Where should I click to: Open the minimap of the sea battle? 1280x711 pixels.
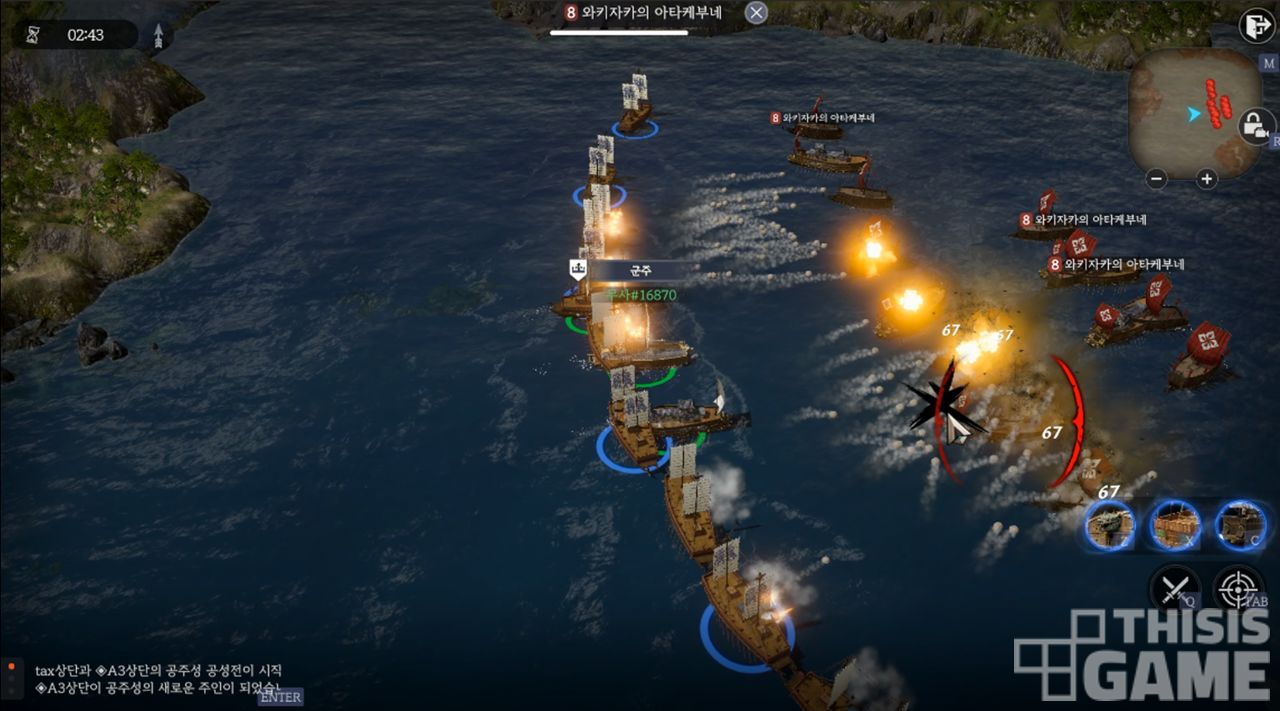(1195, 113)
